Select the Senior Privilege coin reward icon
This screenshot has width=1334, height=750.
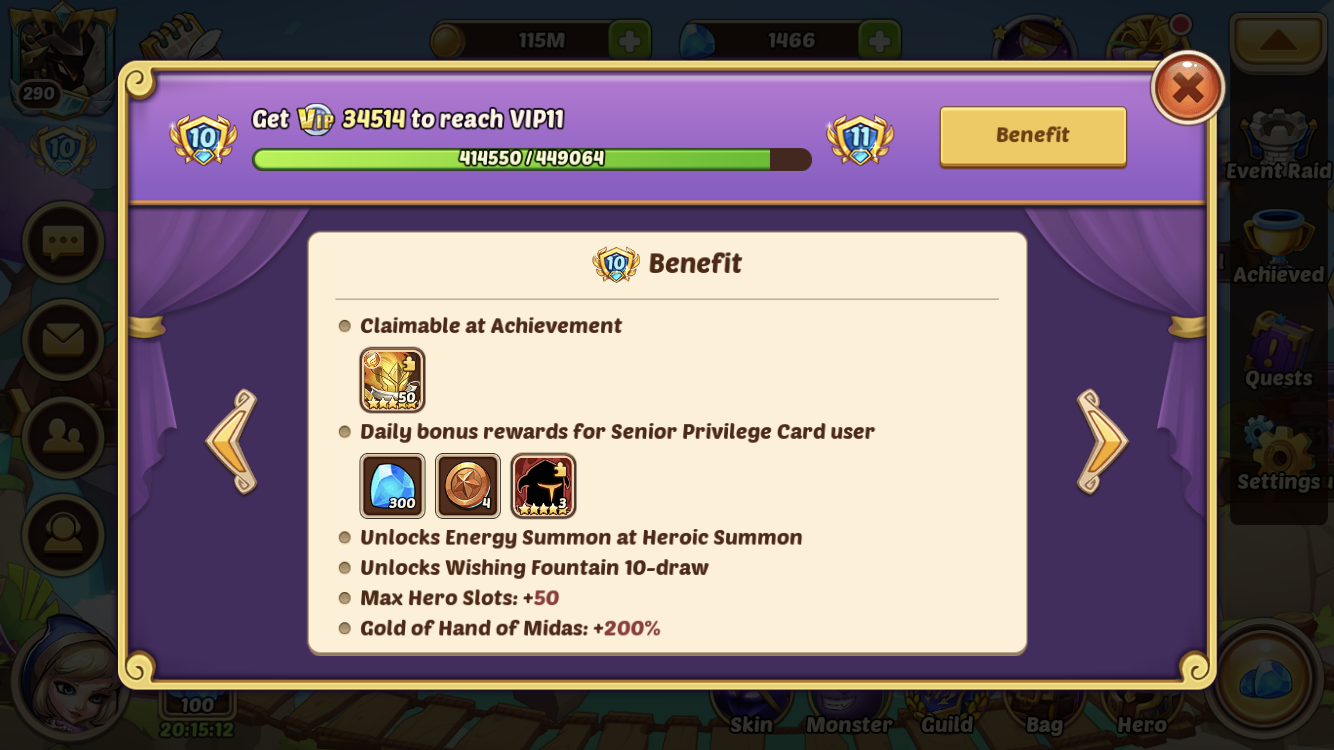click(466, 486)
